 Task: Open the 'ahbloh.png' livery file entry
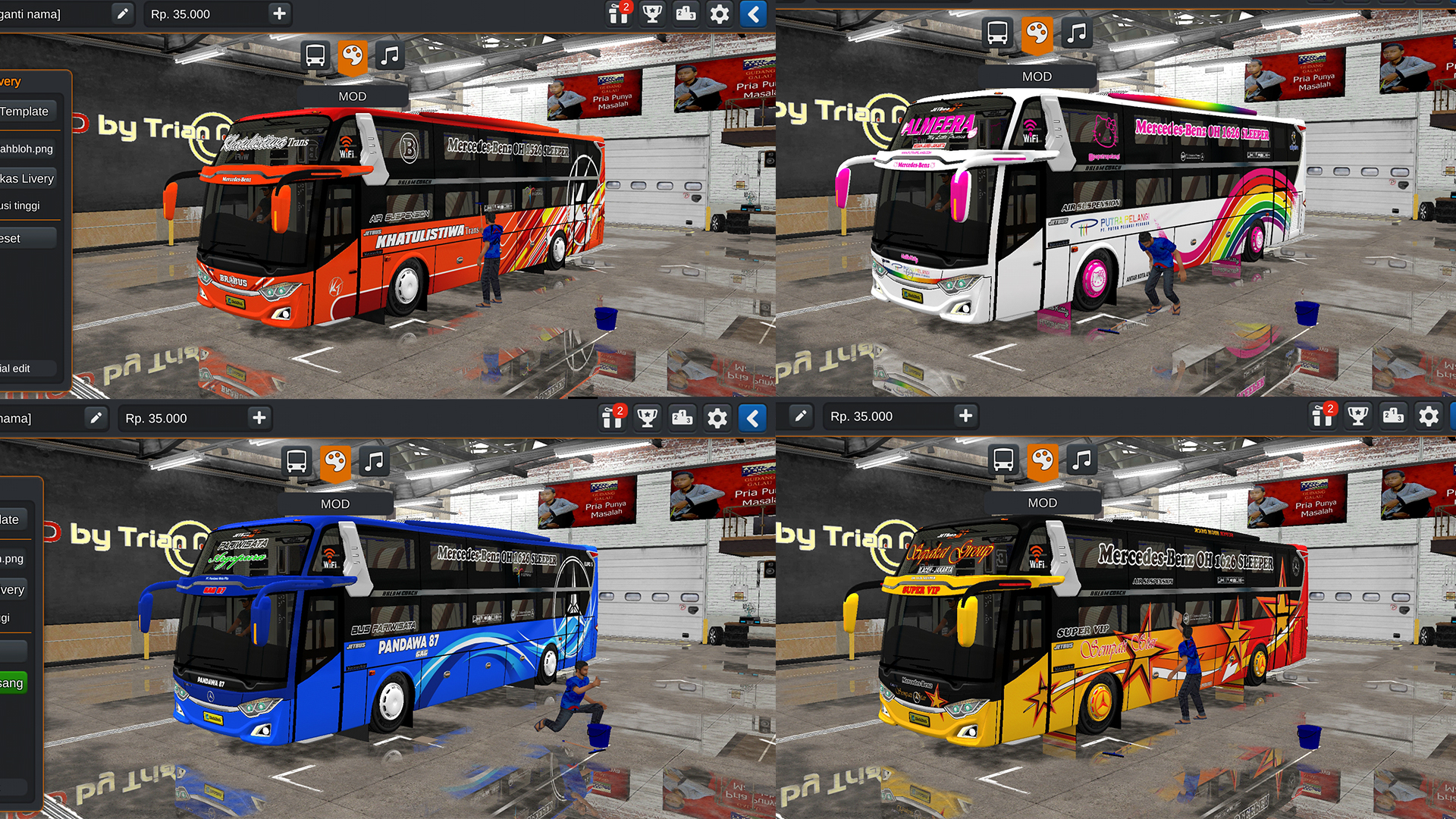coord(27,149)
